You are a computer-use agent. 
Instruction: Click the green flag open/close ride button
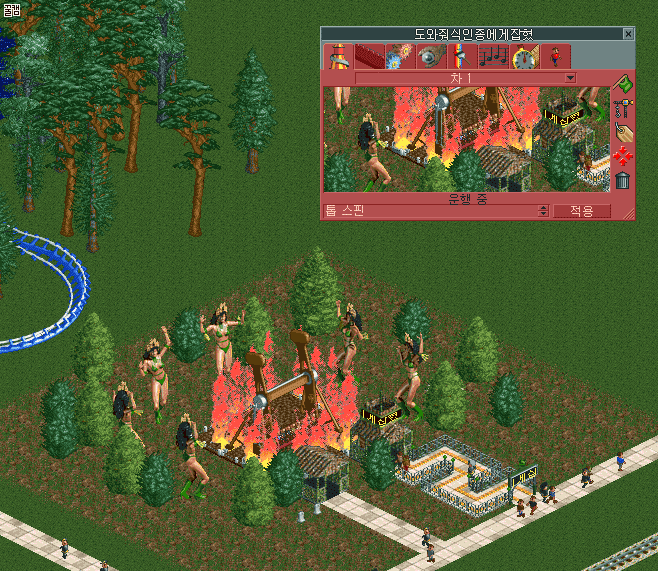[623, 84]
